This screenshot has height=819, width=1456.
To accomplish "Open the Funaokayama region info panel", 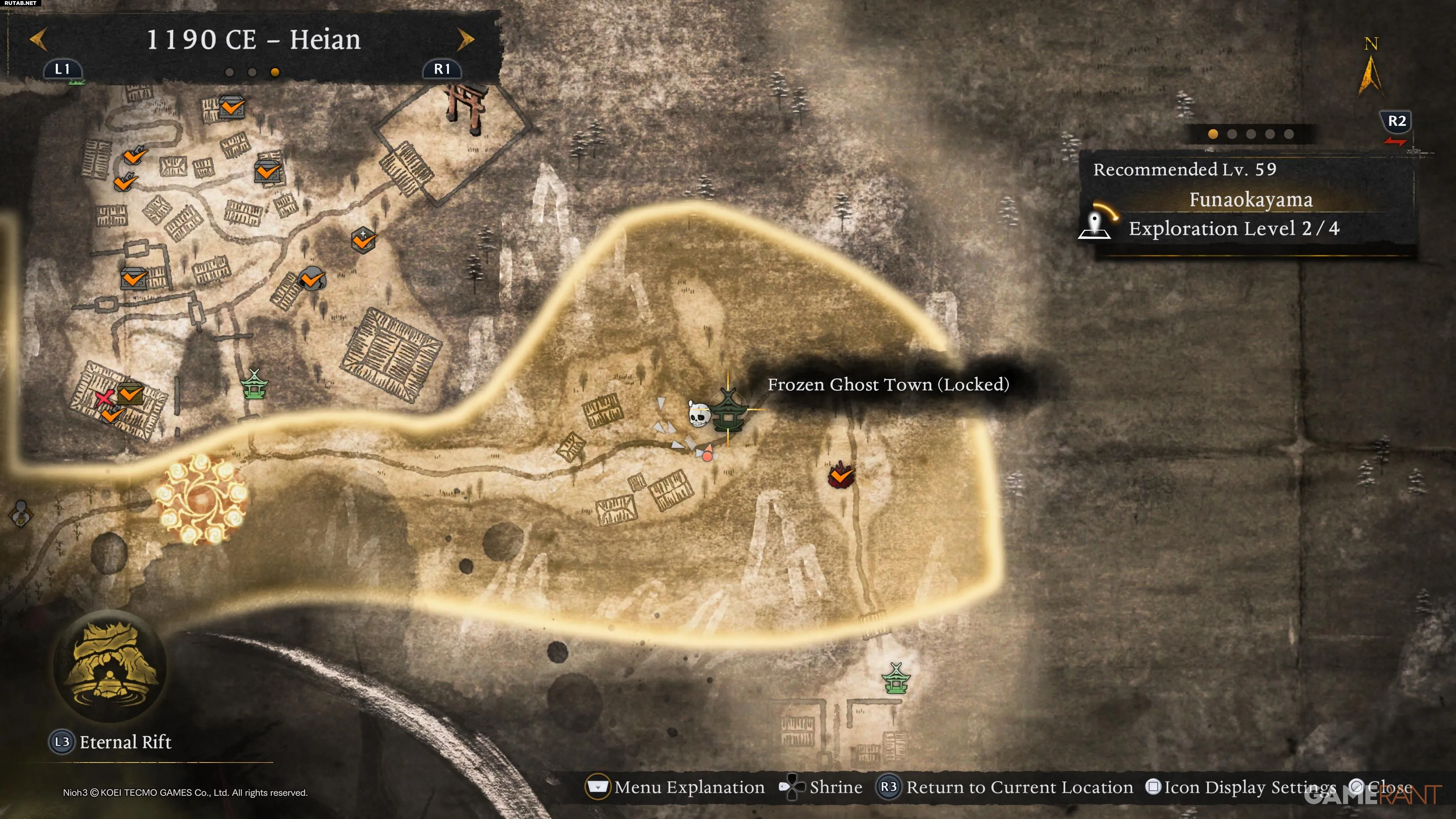I will pos(1249,201).
